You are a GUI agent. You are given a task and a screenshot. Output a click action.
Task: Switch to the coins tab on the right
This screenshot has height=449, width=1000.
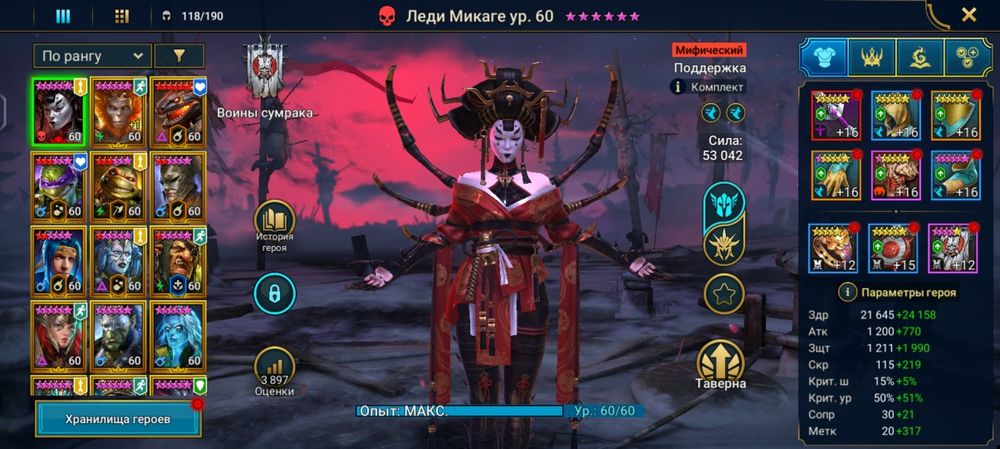[x=968, y=57]
